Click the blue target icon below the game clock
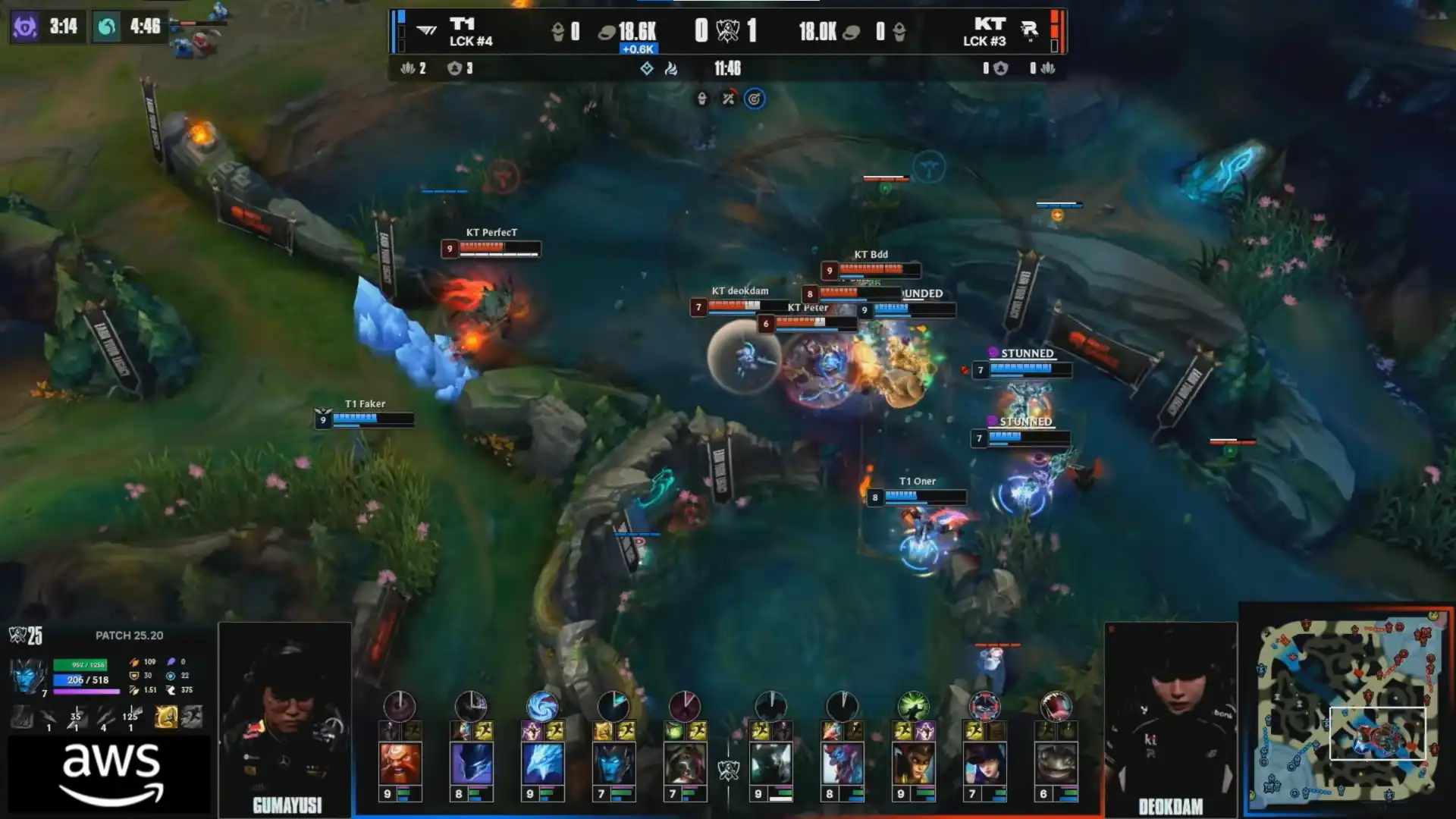This screenshot has width=1456, height=819. coord(754,99)
